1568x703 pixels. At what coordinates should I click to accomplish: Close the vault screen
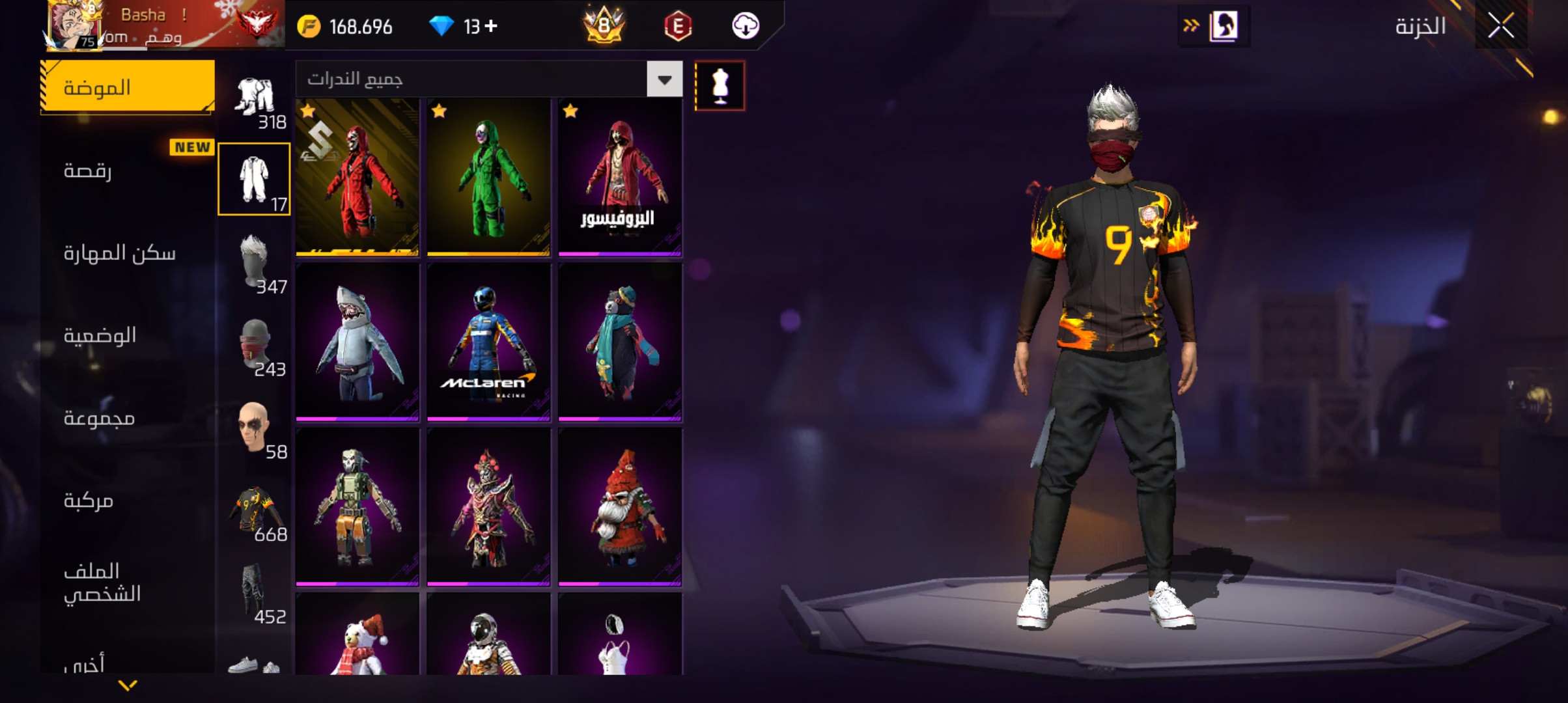[x=1501, y=26]
